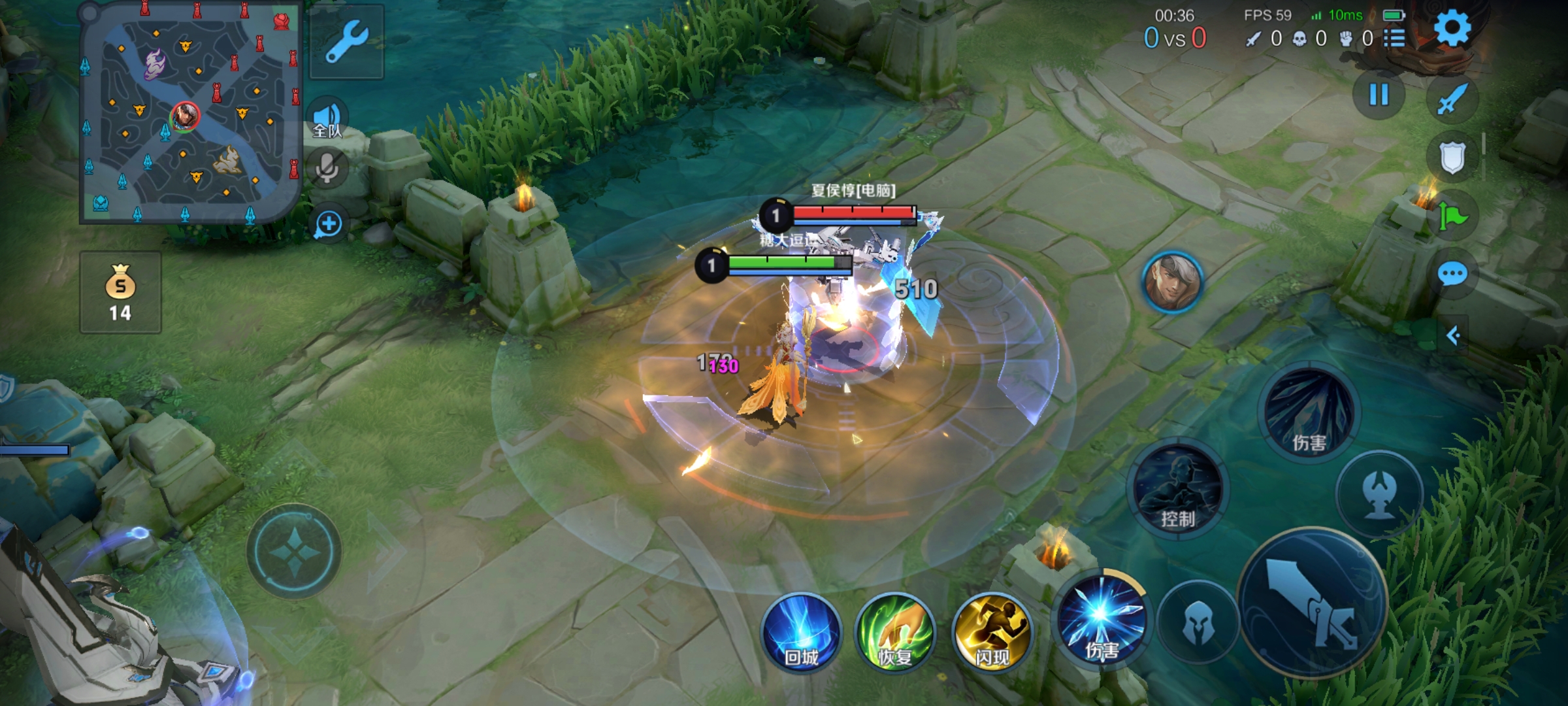
Task: Tap the large sword basic attack button
Action: 1312,603
